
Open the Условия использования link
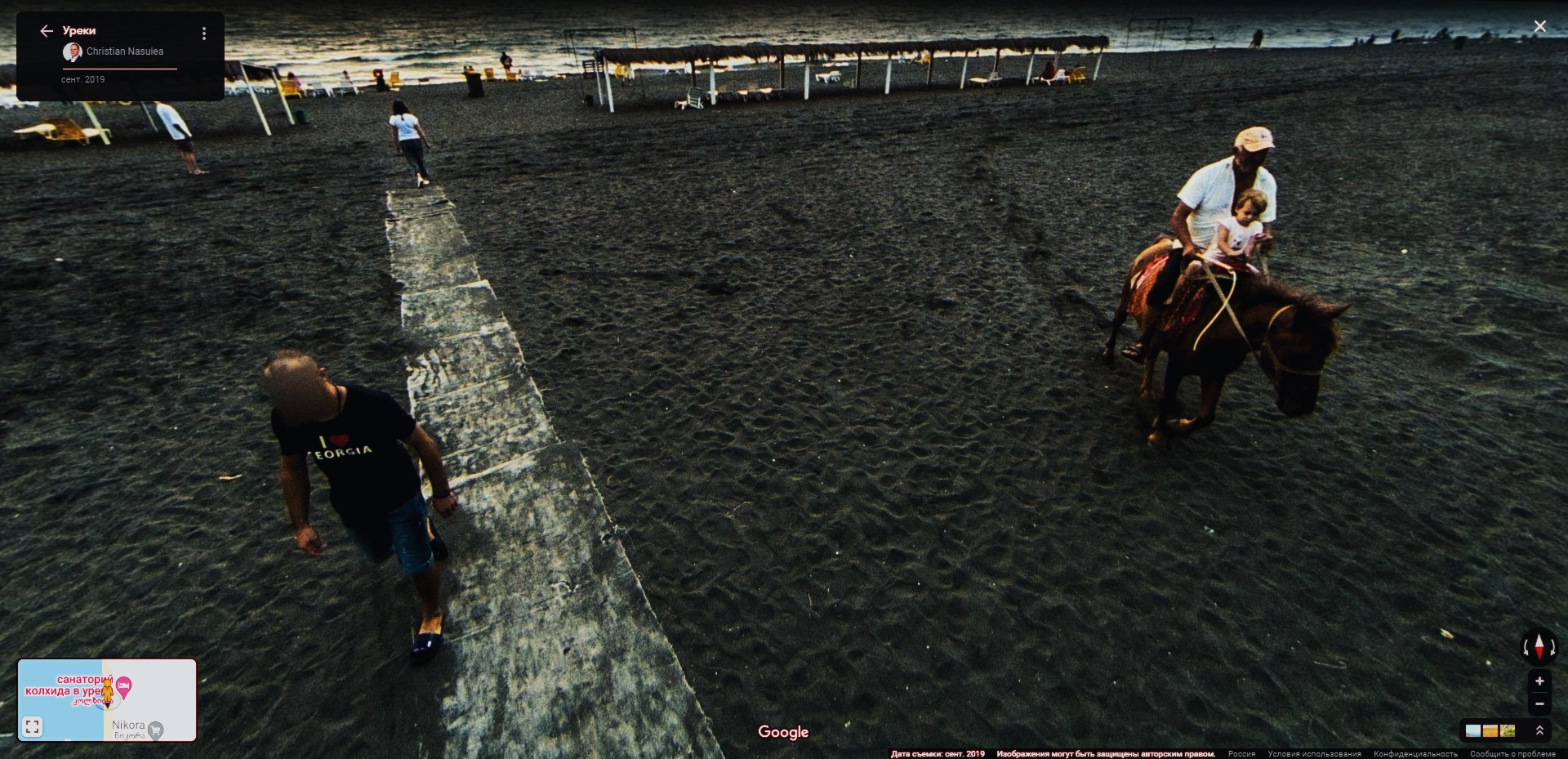coord(1314,754)
